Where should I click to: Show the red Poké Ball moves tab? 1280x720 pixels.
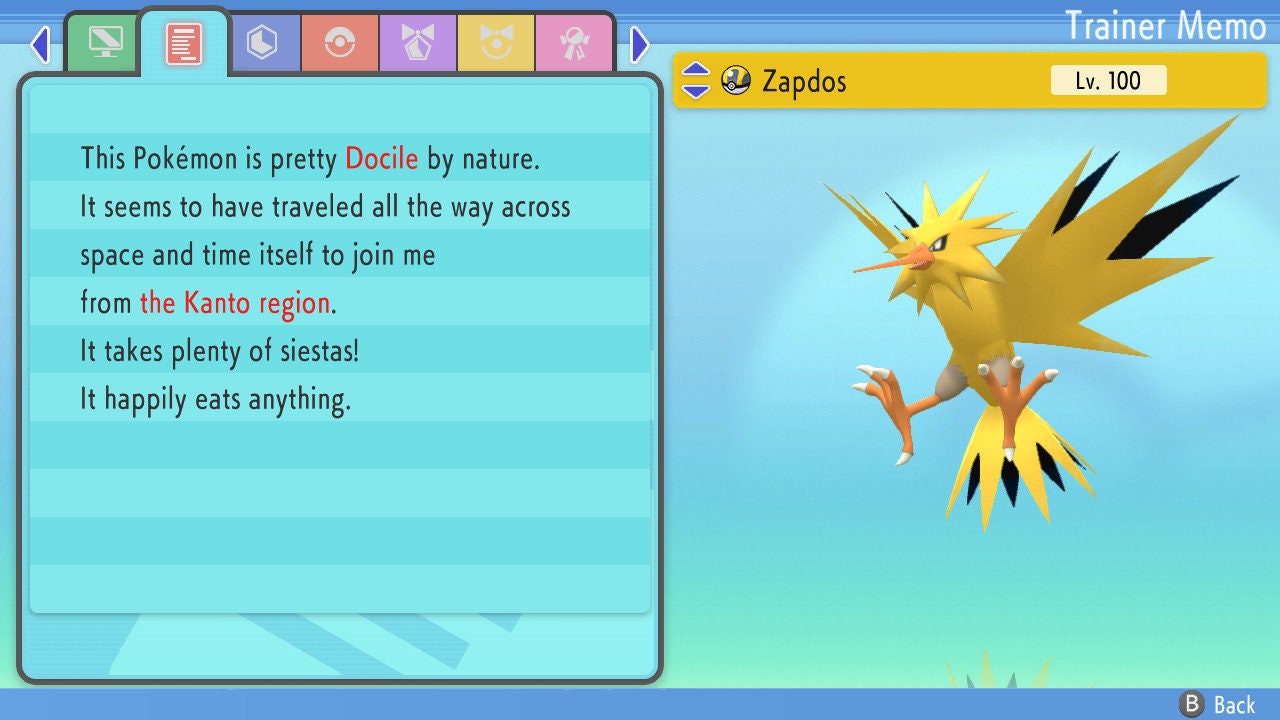click(x=340, y=43)
